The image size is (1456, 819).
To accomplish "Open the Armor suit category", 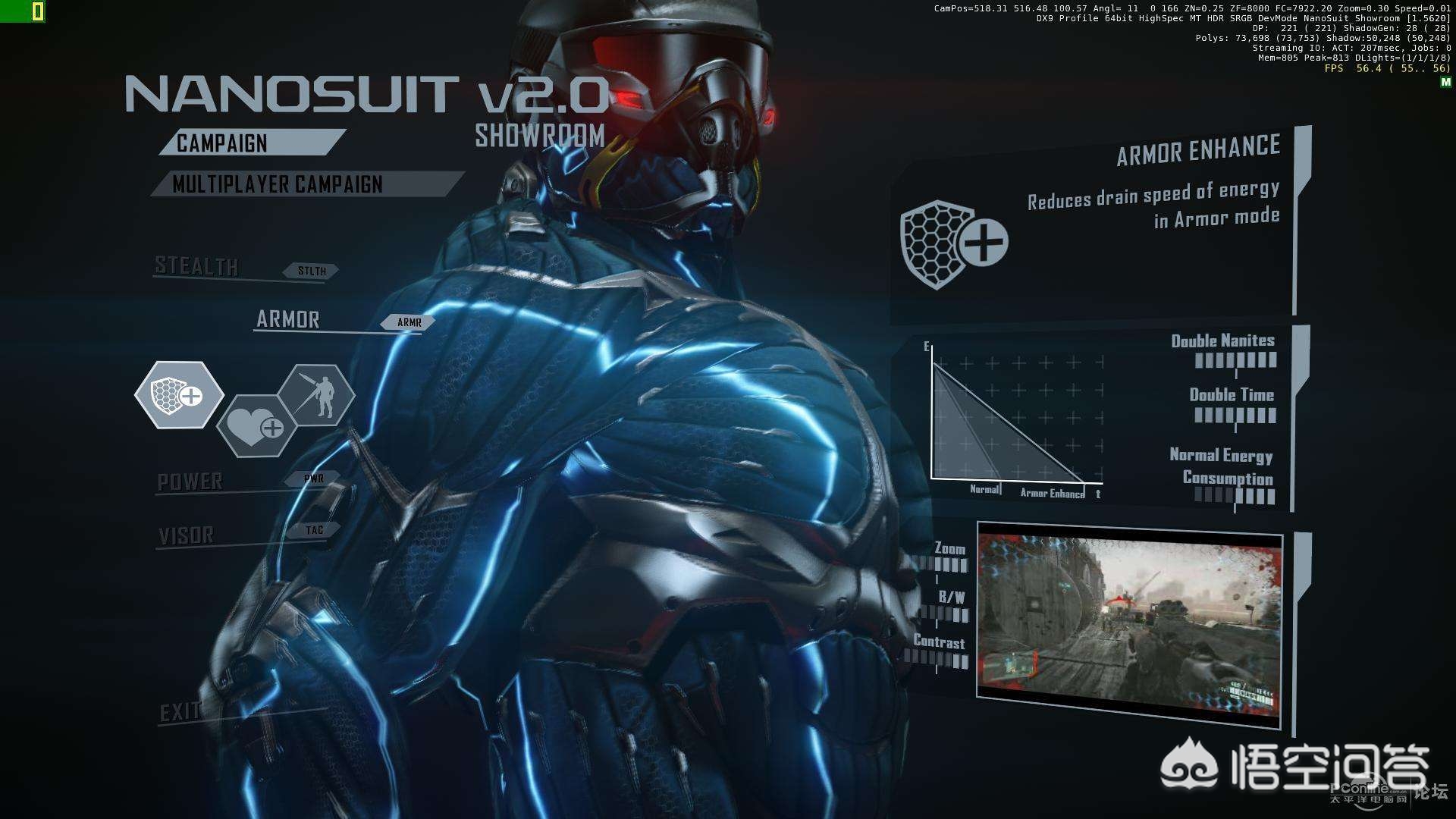I will click(288, 319).
